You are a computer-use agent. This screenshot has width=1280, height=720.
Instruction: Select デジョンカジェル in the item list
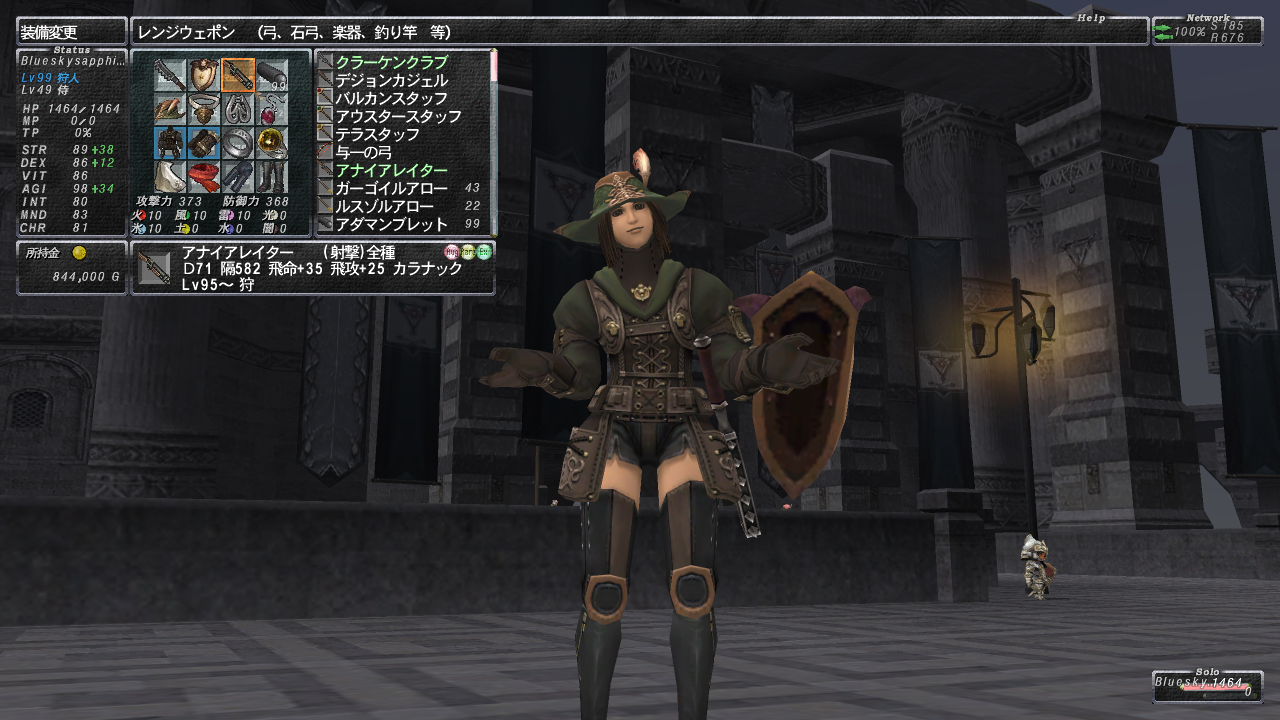[391, 80]
